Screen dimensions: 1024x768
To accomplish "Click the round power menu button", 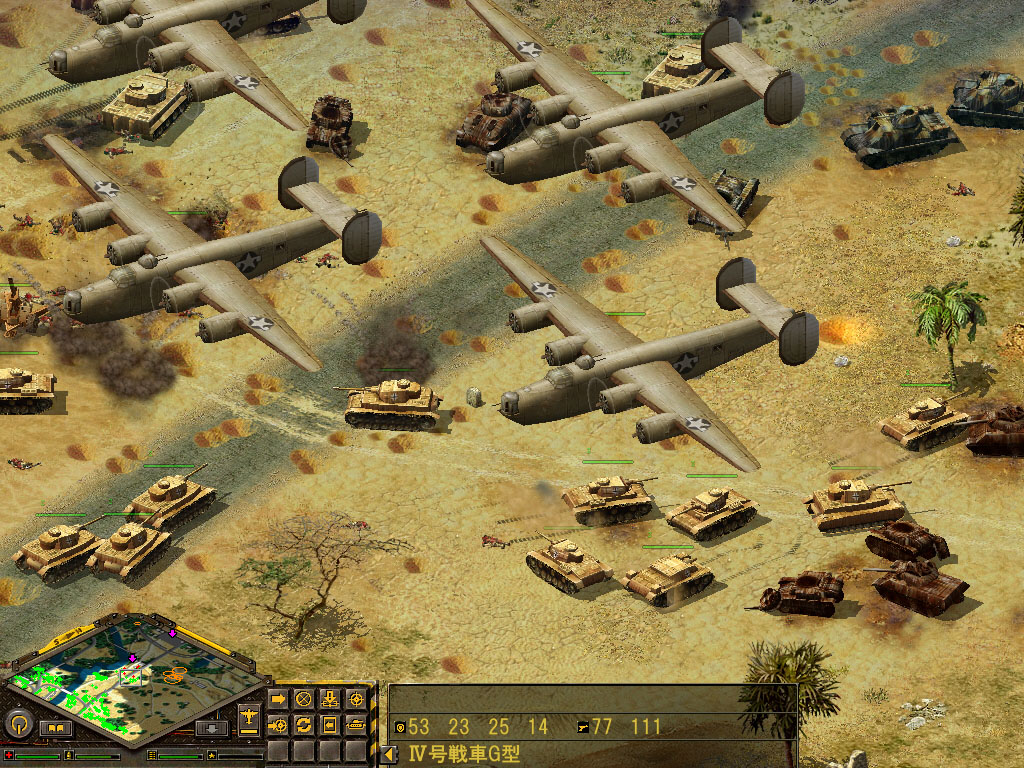I will click(16, 723).
